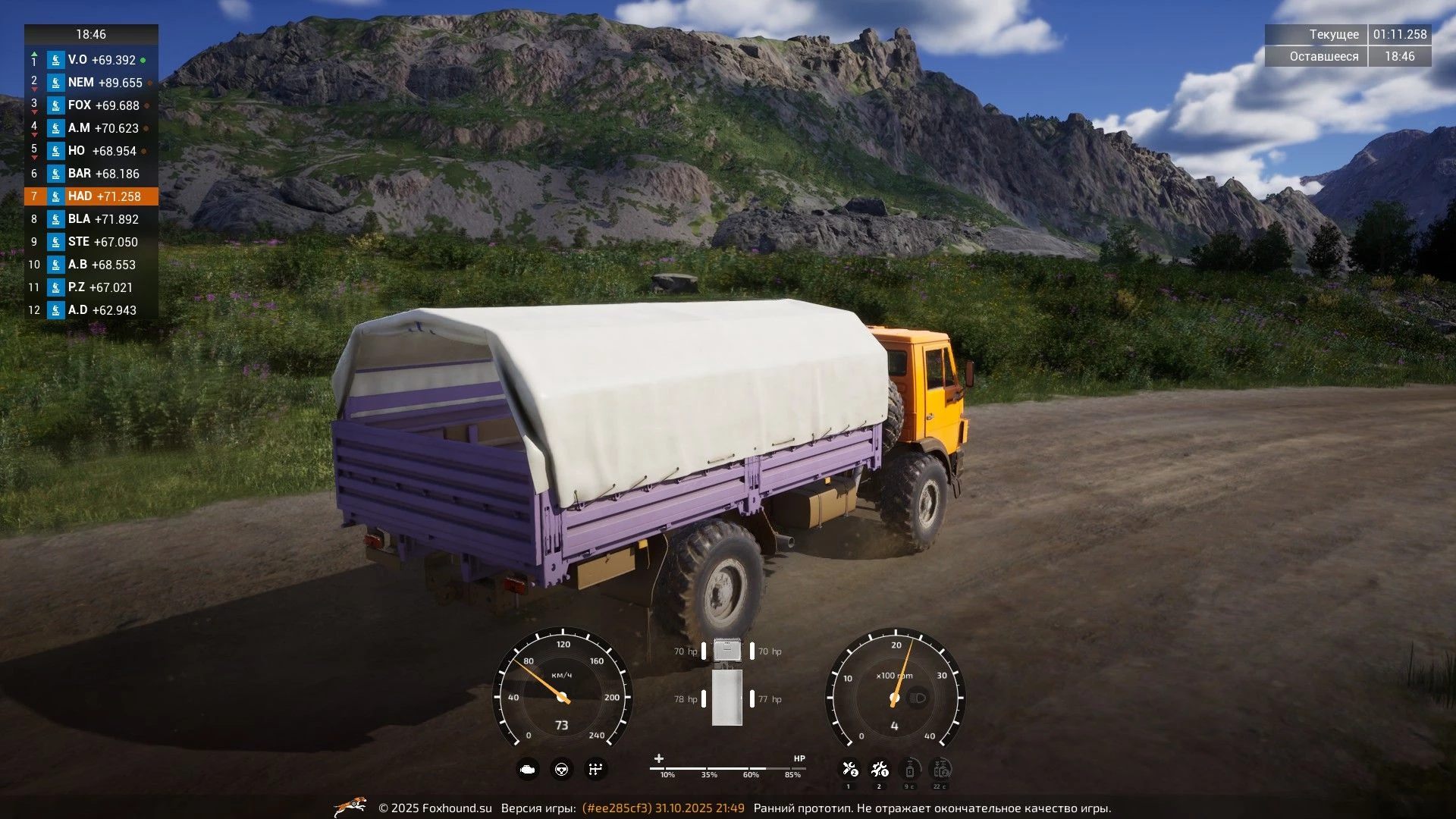Select NEM in the standings list
The width and height of the screenshot is (1456, 819).
click(x=91, y=83)
